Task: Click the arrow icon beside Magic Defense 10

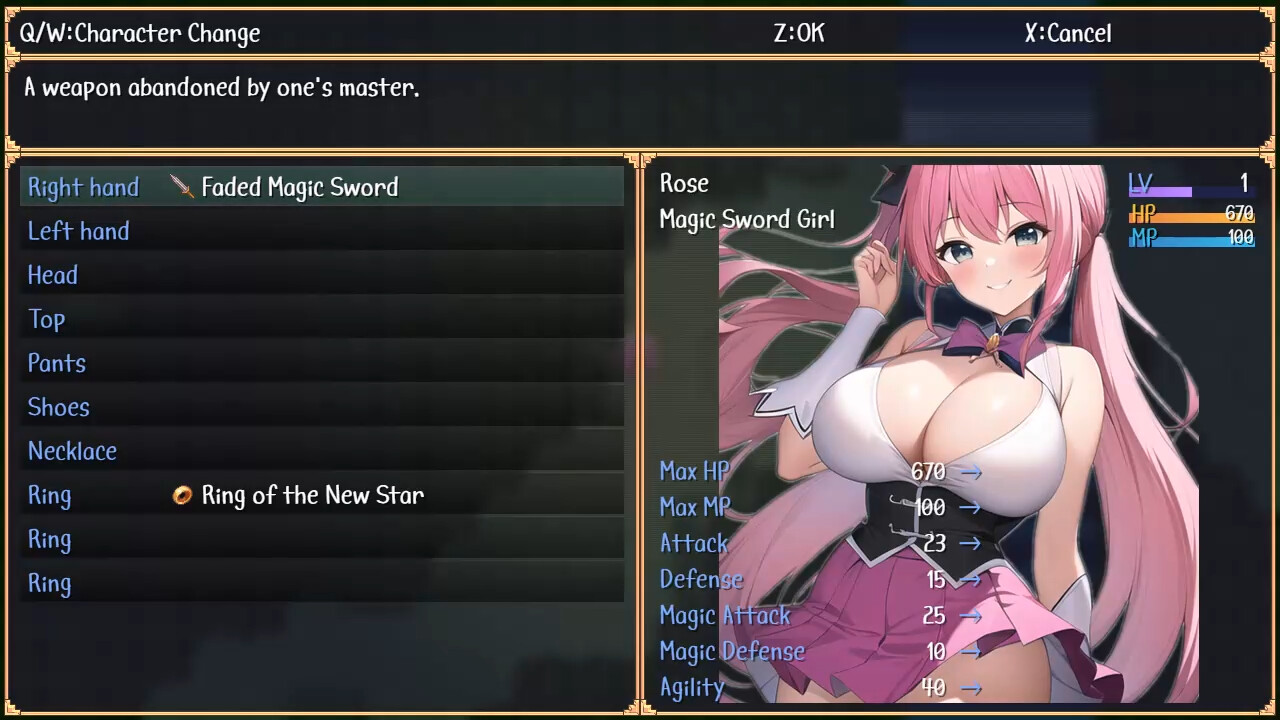Action: [x=971, y=651]
